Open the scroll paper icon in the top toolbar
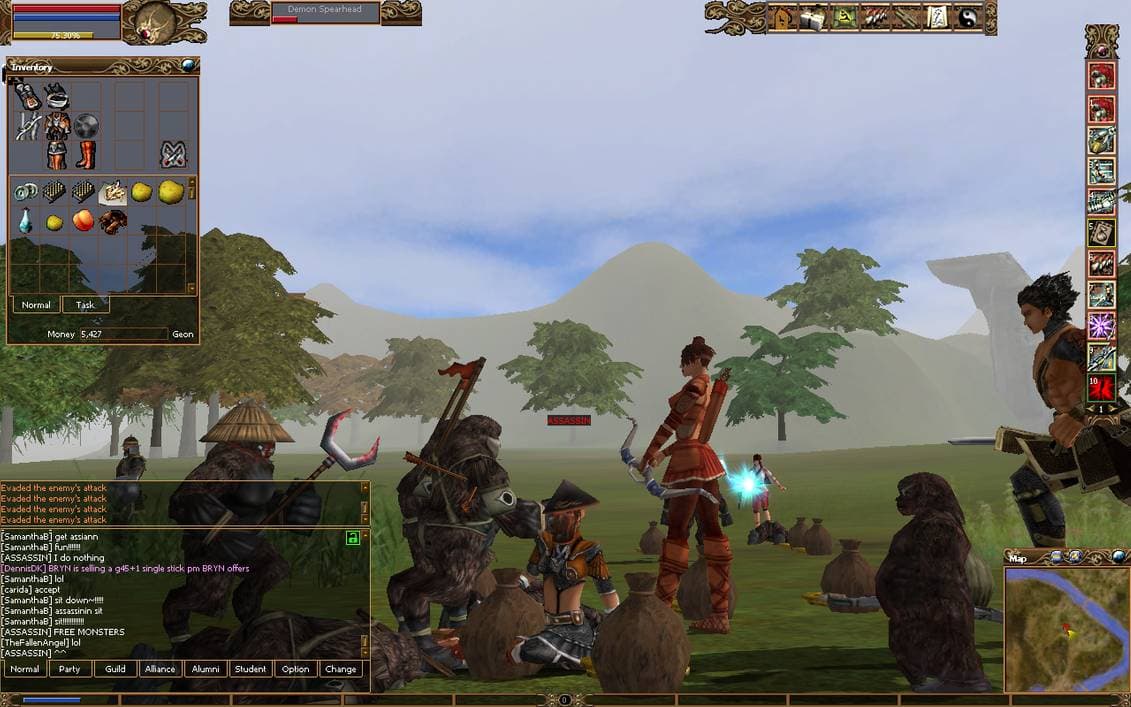The image size is (1131, 707). point(938,18)
